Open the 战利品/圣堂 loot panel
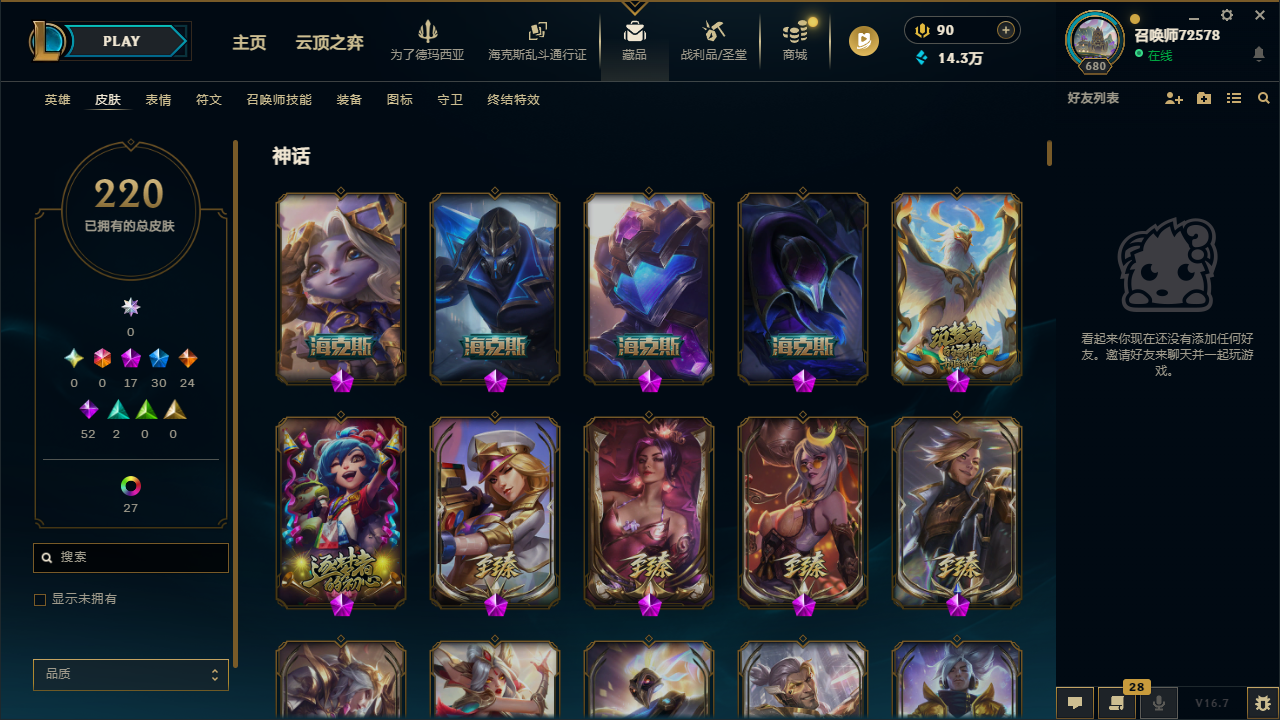Image resolution: width=1280 pixels, height=720 pixels. click(x=713, y=40)
